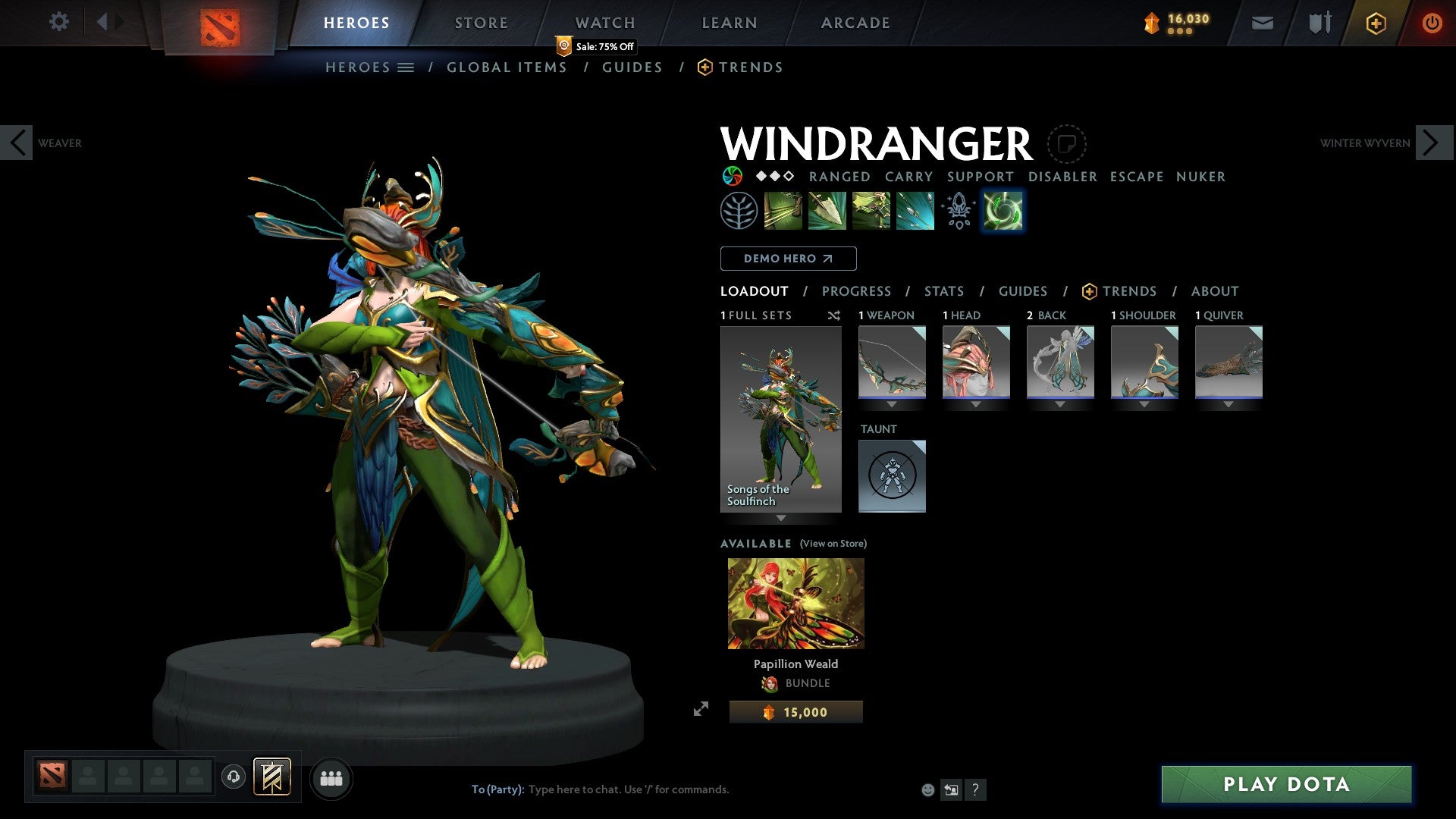The width and height of the screenshot is (1456, 819).
Task: Click the settings gear icon
Action: click(58, 22)
